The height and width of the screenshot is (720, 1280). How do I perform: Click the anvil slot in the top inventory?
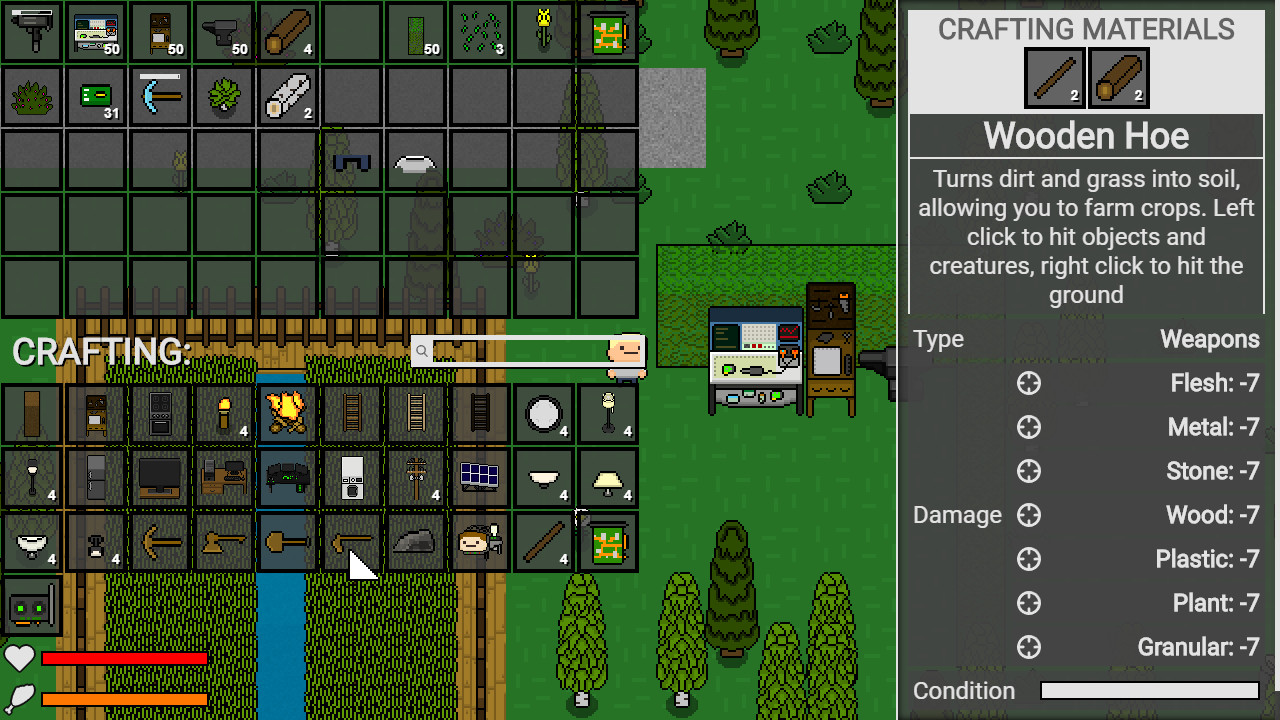click(x=224, y=31)
